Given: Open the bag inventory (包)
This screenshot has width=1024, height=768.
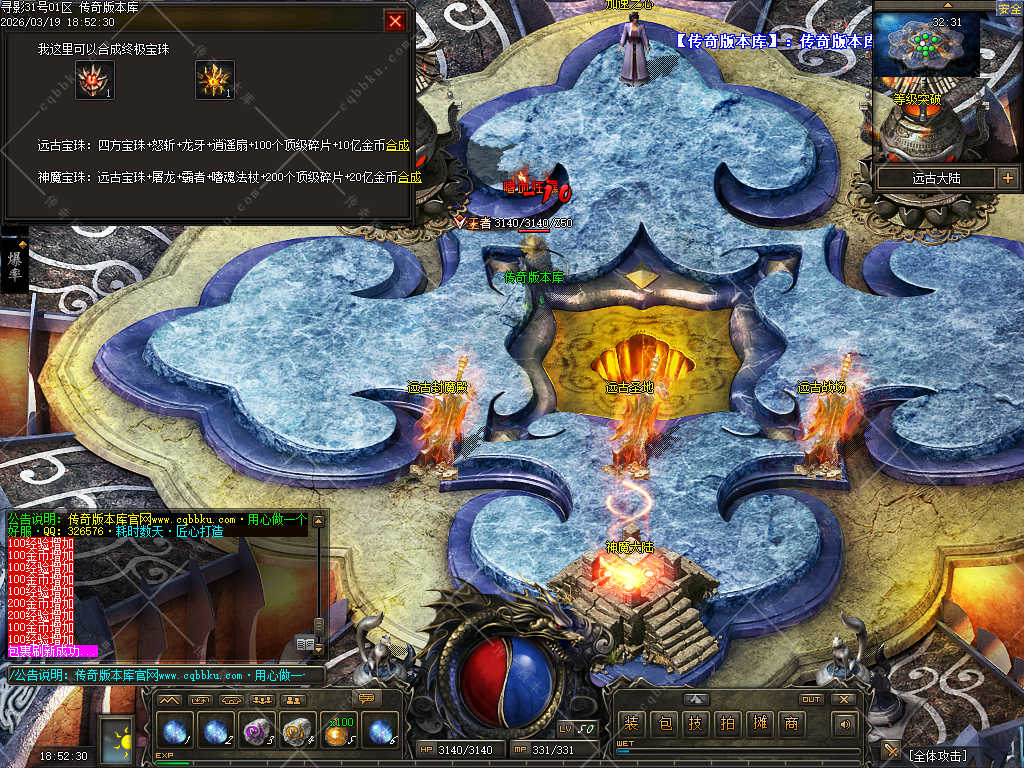Looking at the screenshot, I should (x=663, y=724).
